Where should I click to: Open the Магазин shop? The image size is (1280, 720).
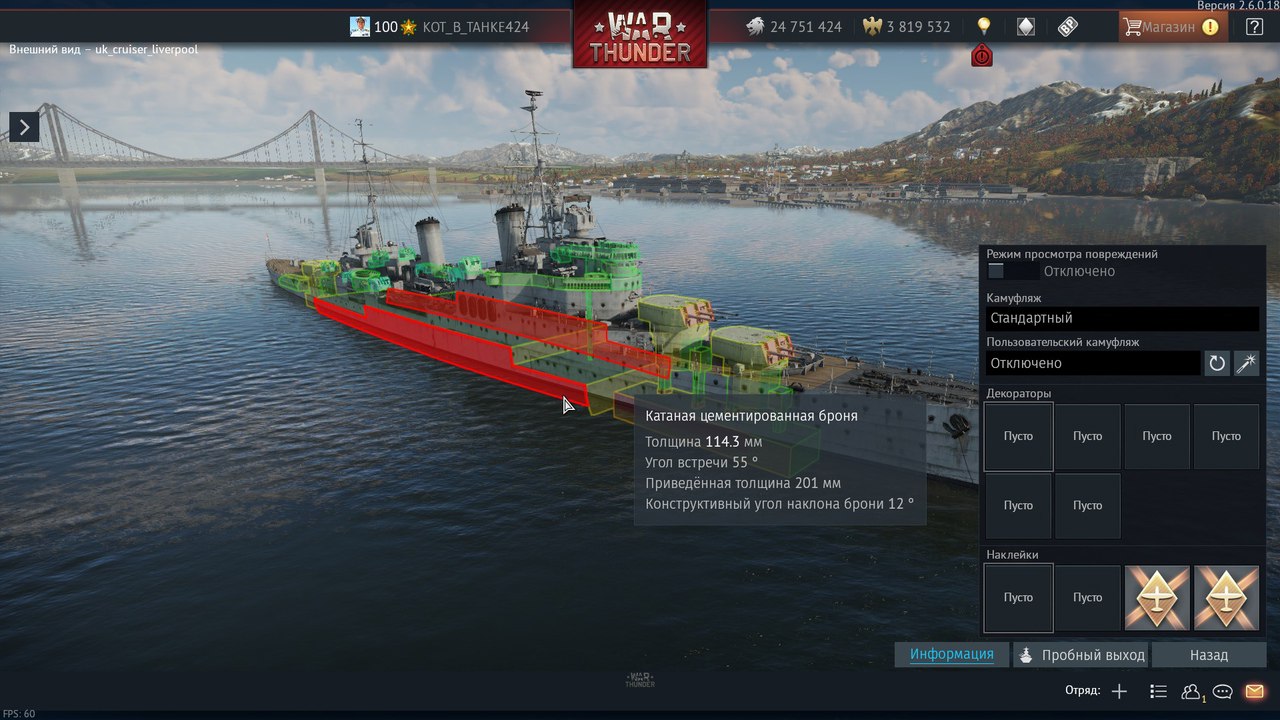pos(1167,27)
